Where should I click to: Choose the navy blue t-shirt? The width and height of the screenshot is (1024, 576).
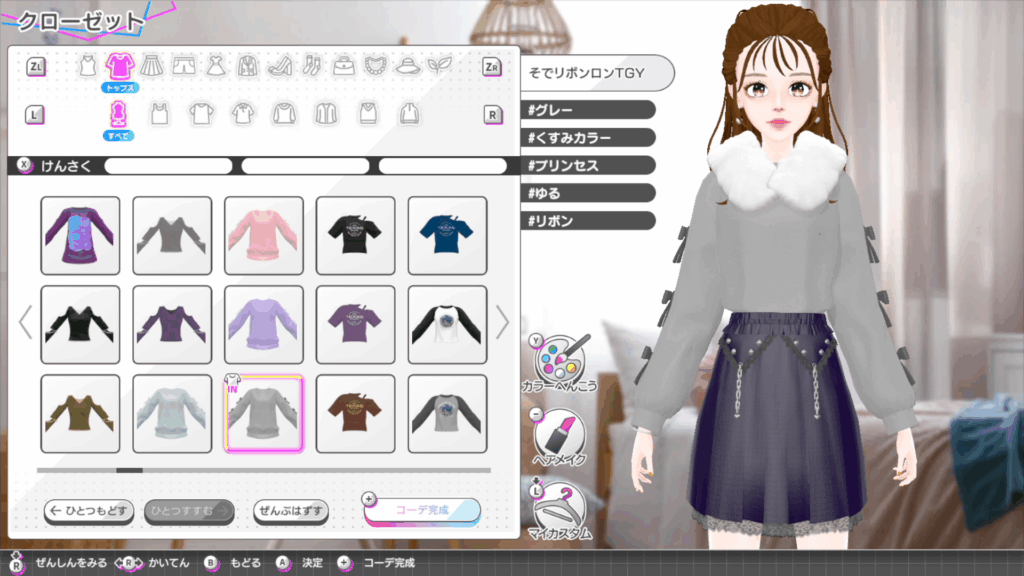click(447, 235)
